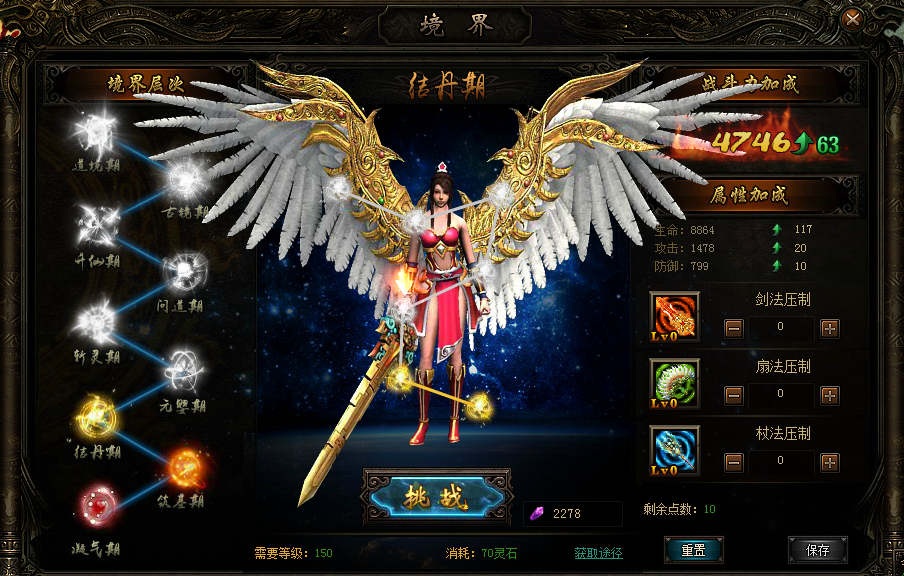Screen dimensions: 904x576
Task: Increase 剑法压制 points
Action: coord(830,328)
